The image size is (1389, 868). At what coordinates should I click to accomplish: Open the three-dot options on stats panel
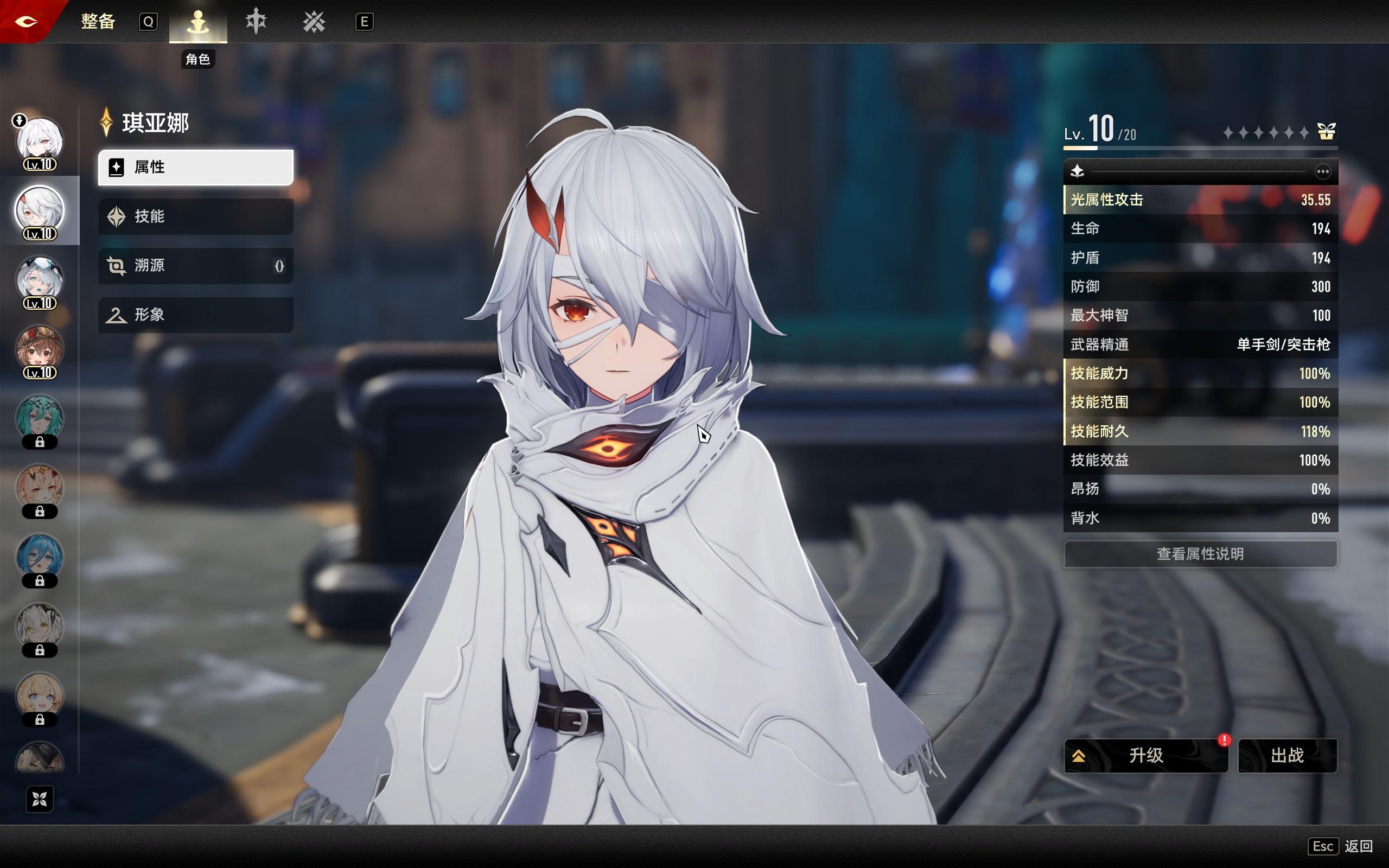pyautogui.click(x=1322, y=171)
